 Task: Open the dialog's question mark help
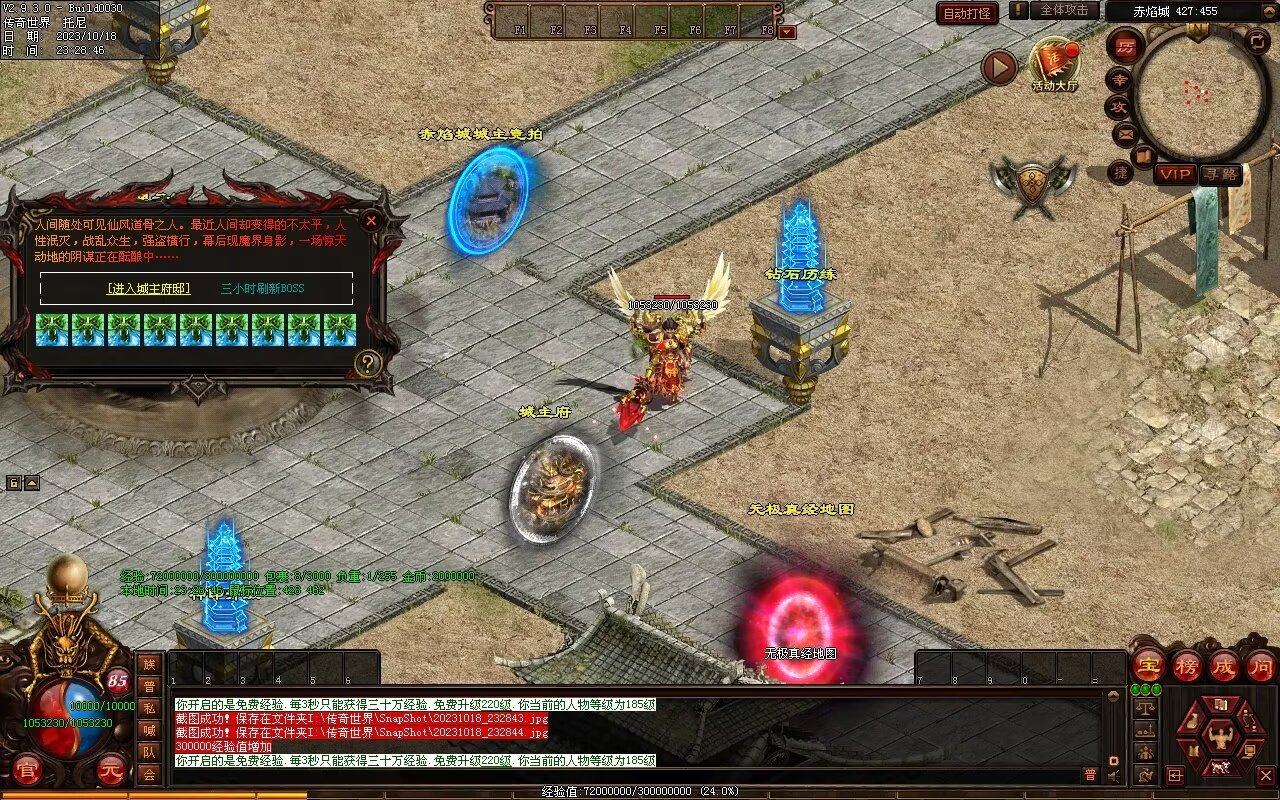[x=368, y=363]
